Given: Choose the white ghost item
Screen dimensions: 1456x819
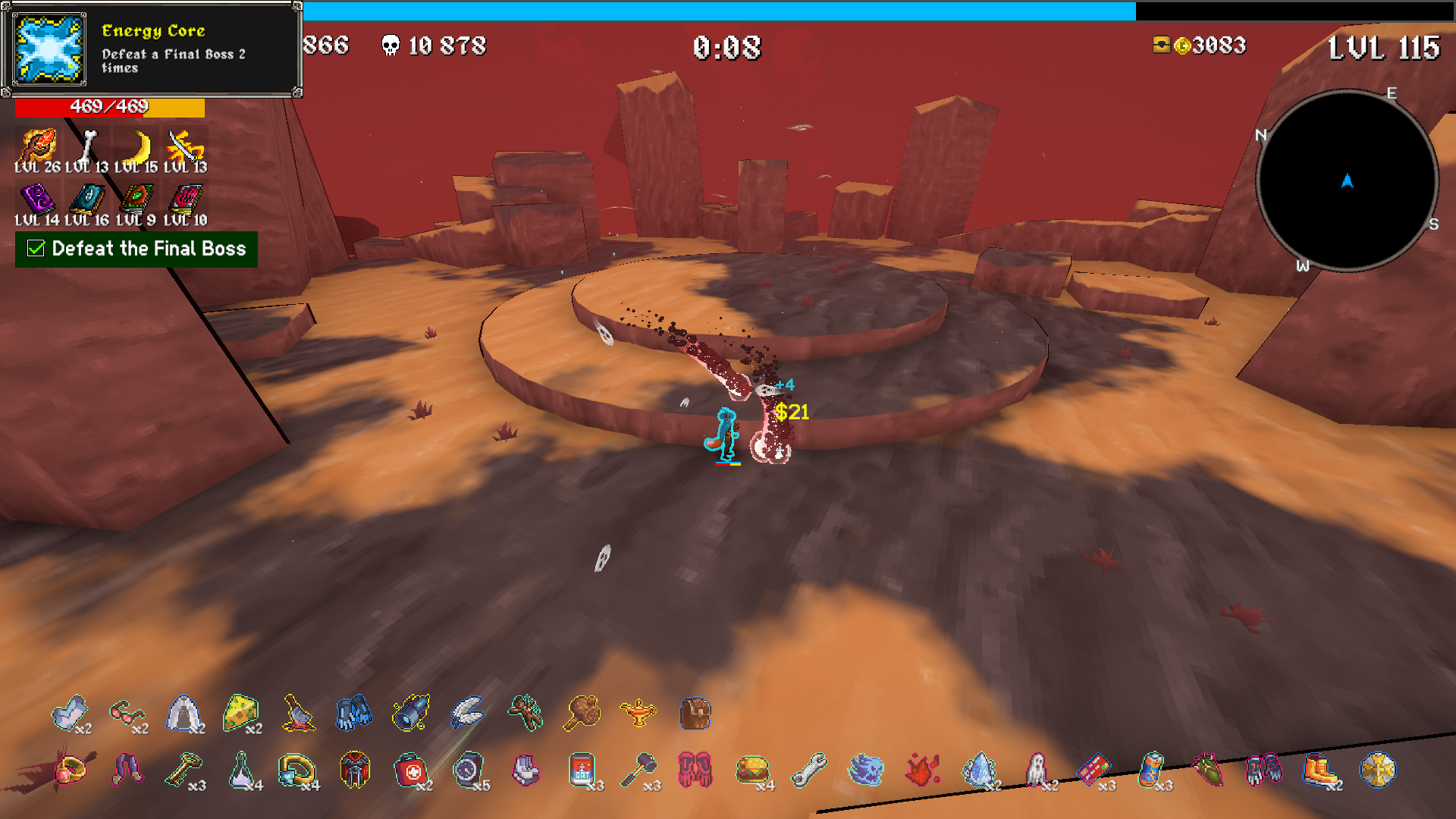Looking at the screenshot, I should coord(1036,770).
